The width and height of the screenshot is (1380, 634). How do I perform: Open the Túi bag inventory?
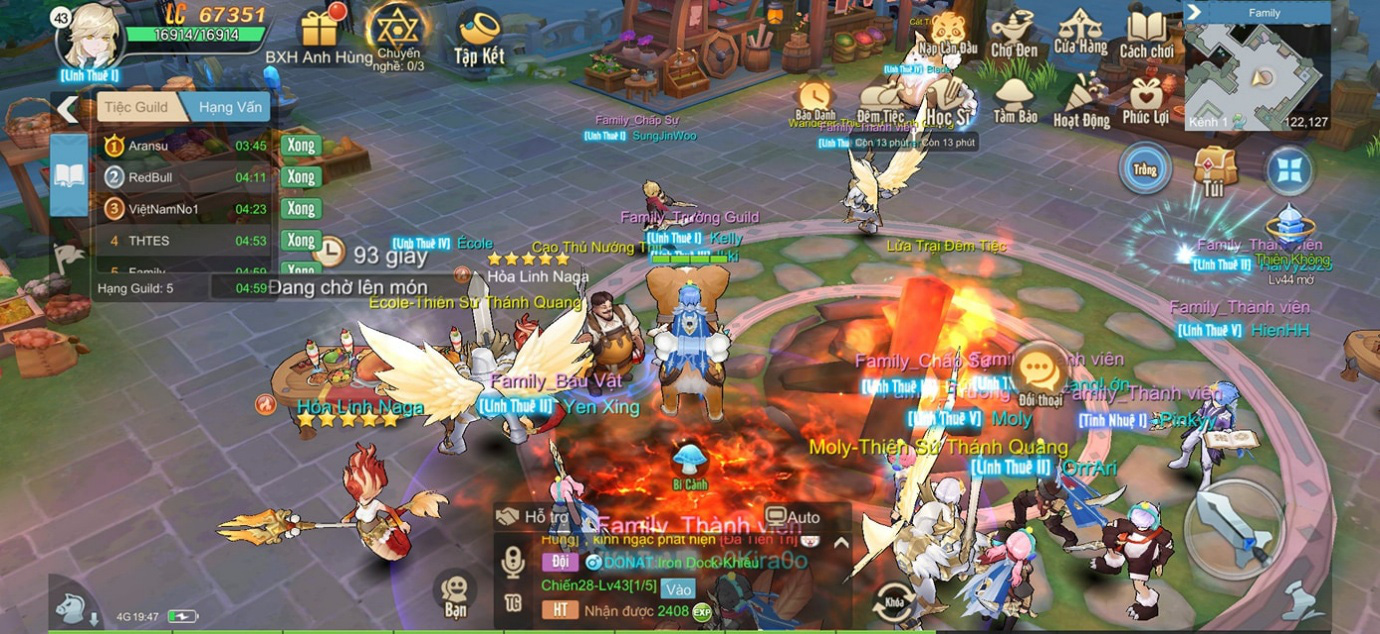pyautogui.click(x=1214, y=168)
